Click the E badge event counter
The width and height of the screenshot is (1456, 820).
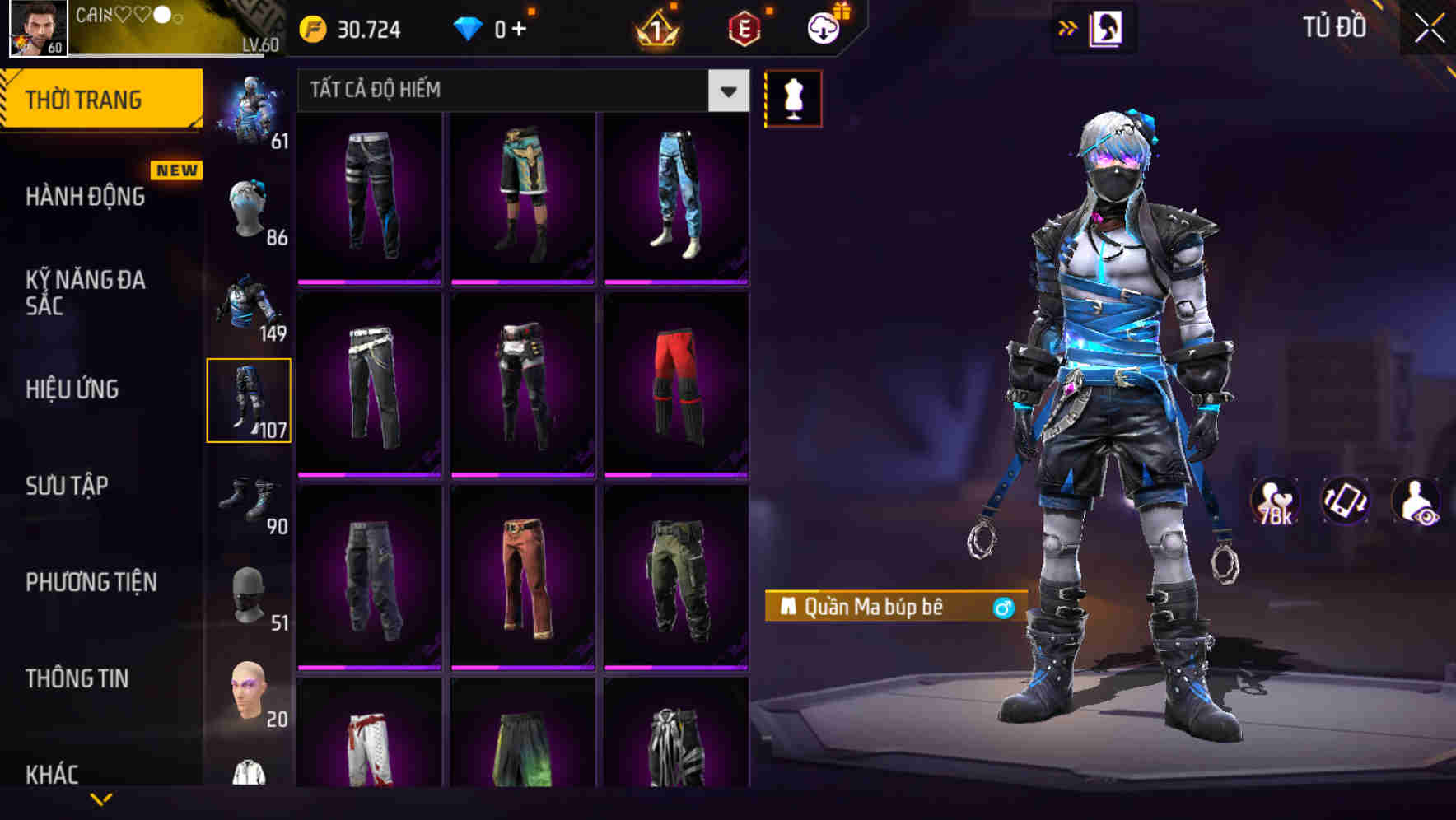[x=745, y=27]
